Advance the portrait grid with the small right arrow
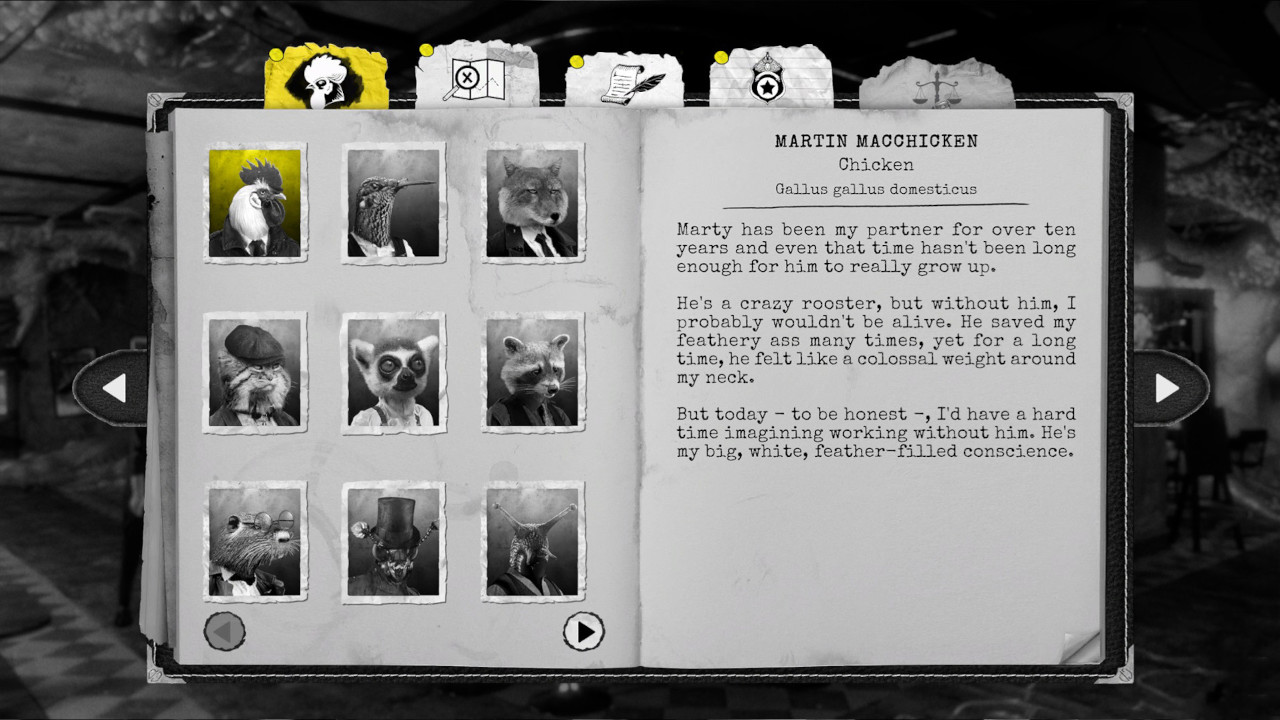 [x=583, y=632]
